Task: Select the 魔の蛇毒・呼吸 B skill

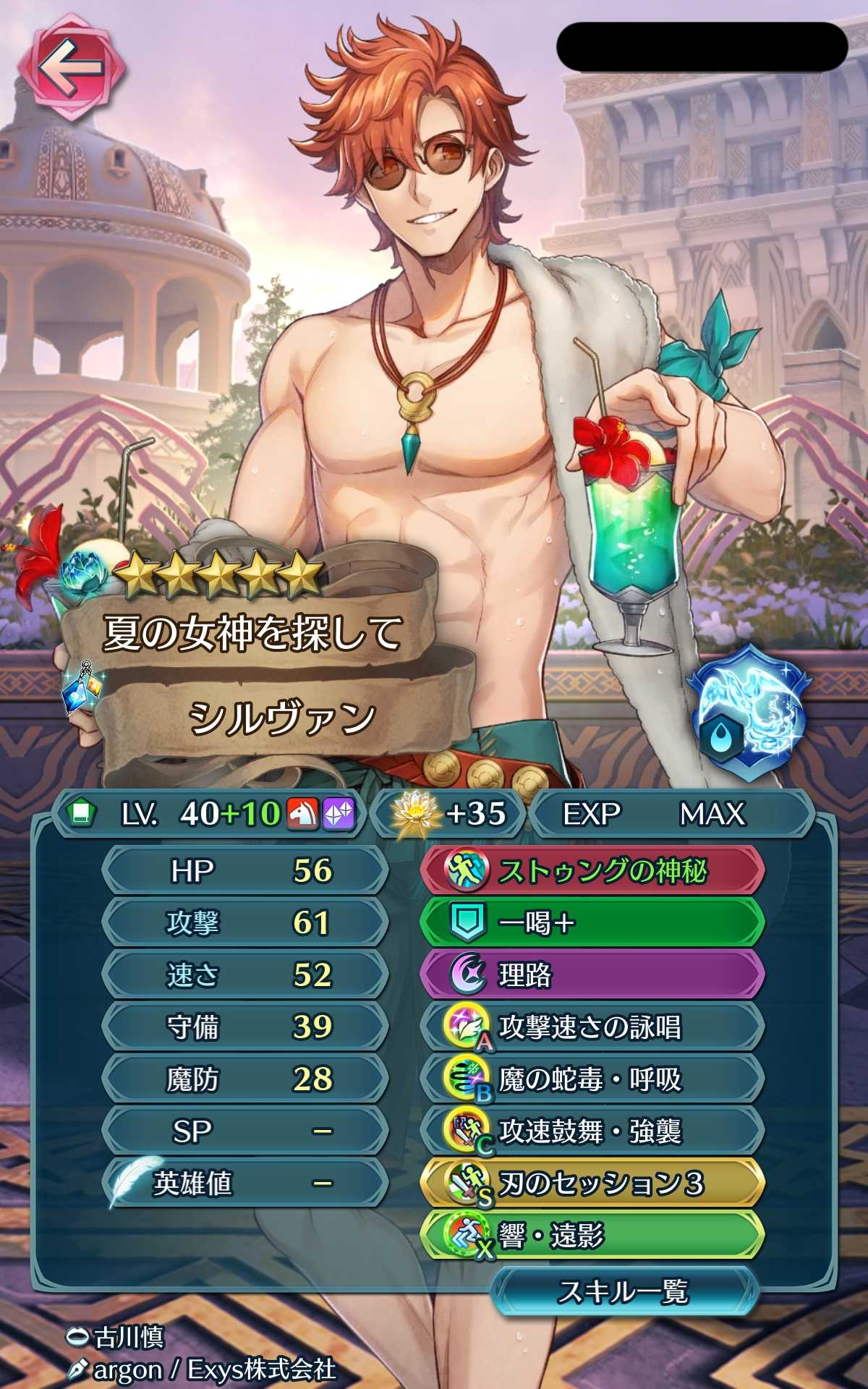Action: tap(592, 1079)
